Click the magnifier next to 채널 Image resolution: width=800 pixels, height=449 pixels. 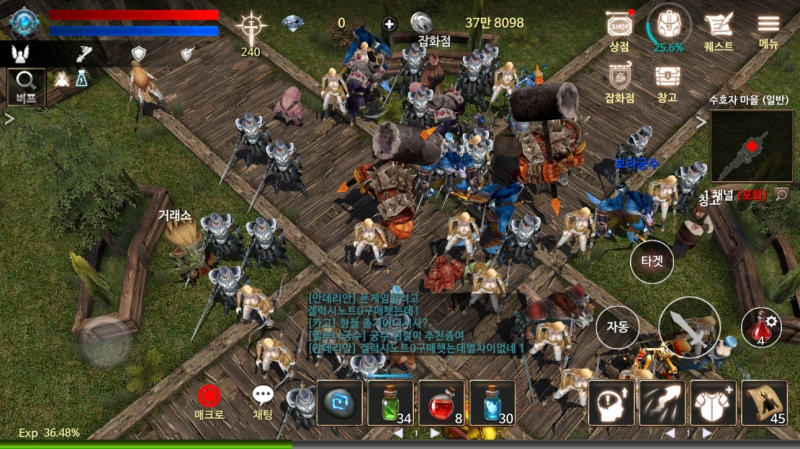click(780, 196)
